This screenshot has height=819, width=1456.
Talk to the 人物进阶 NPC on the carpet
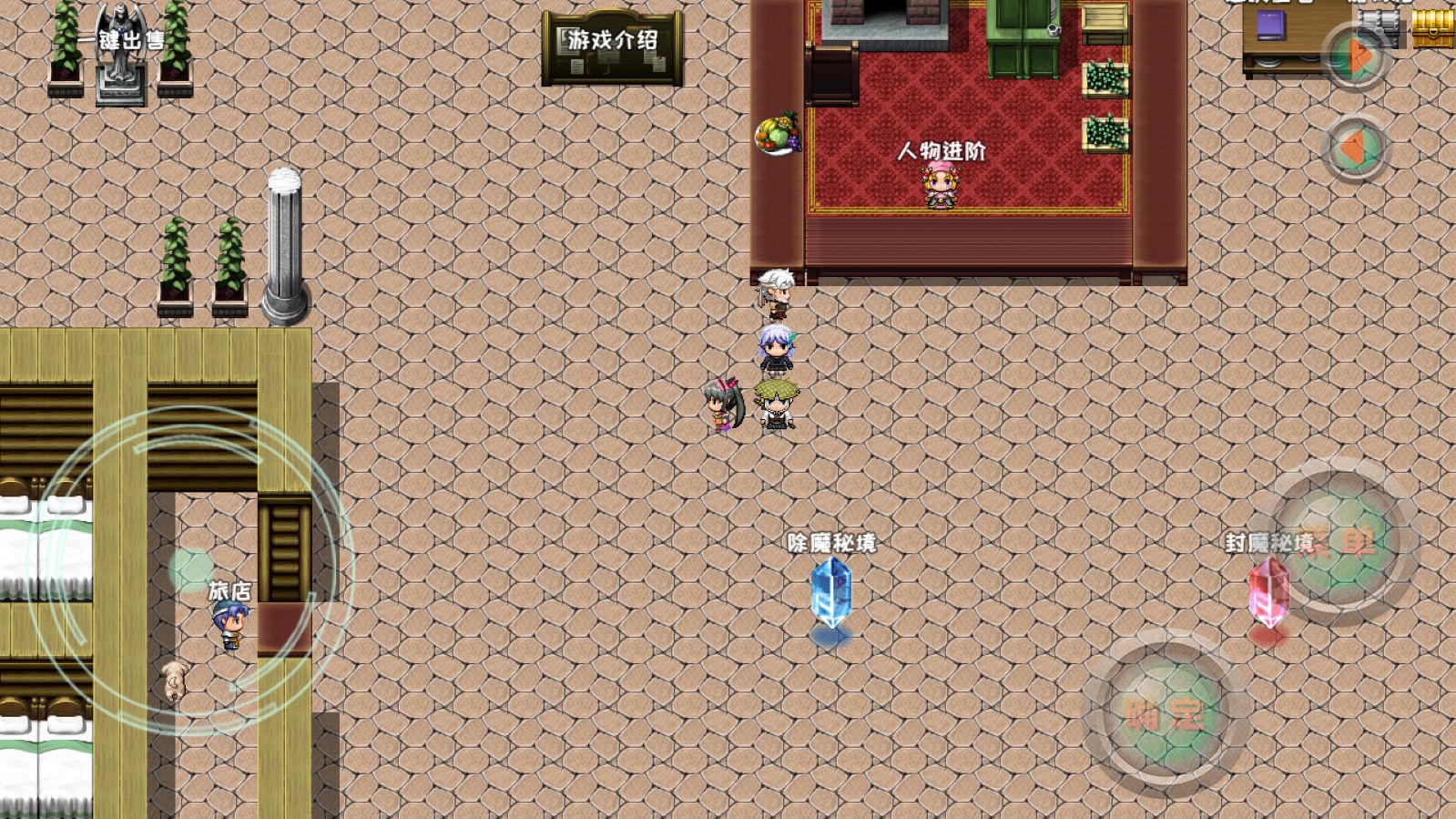[942, 187]
